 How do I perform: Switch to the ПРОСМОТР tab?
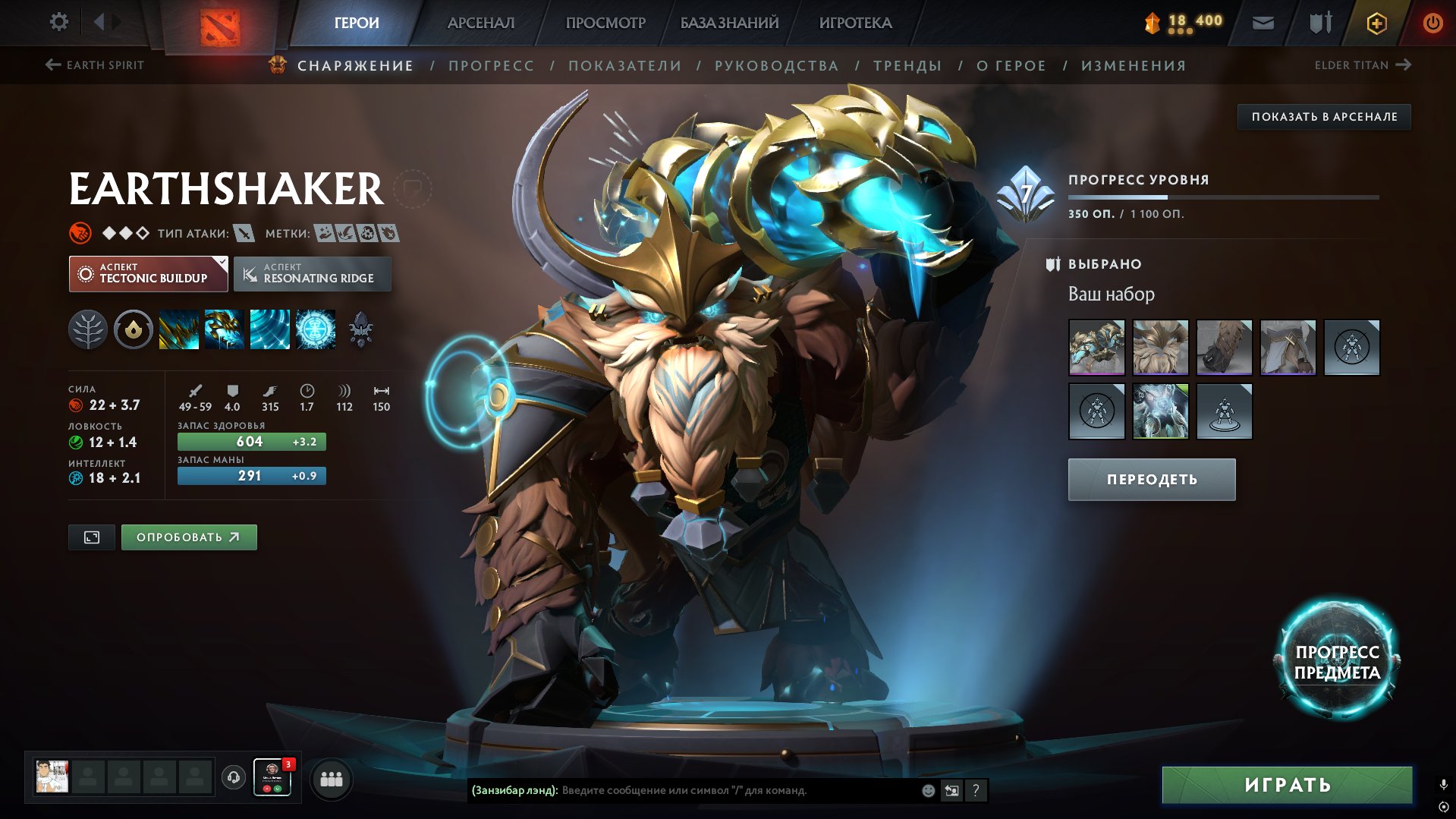pos(605,23)
